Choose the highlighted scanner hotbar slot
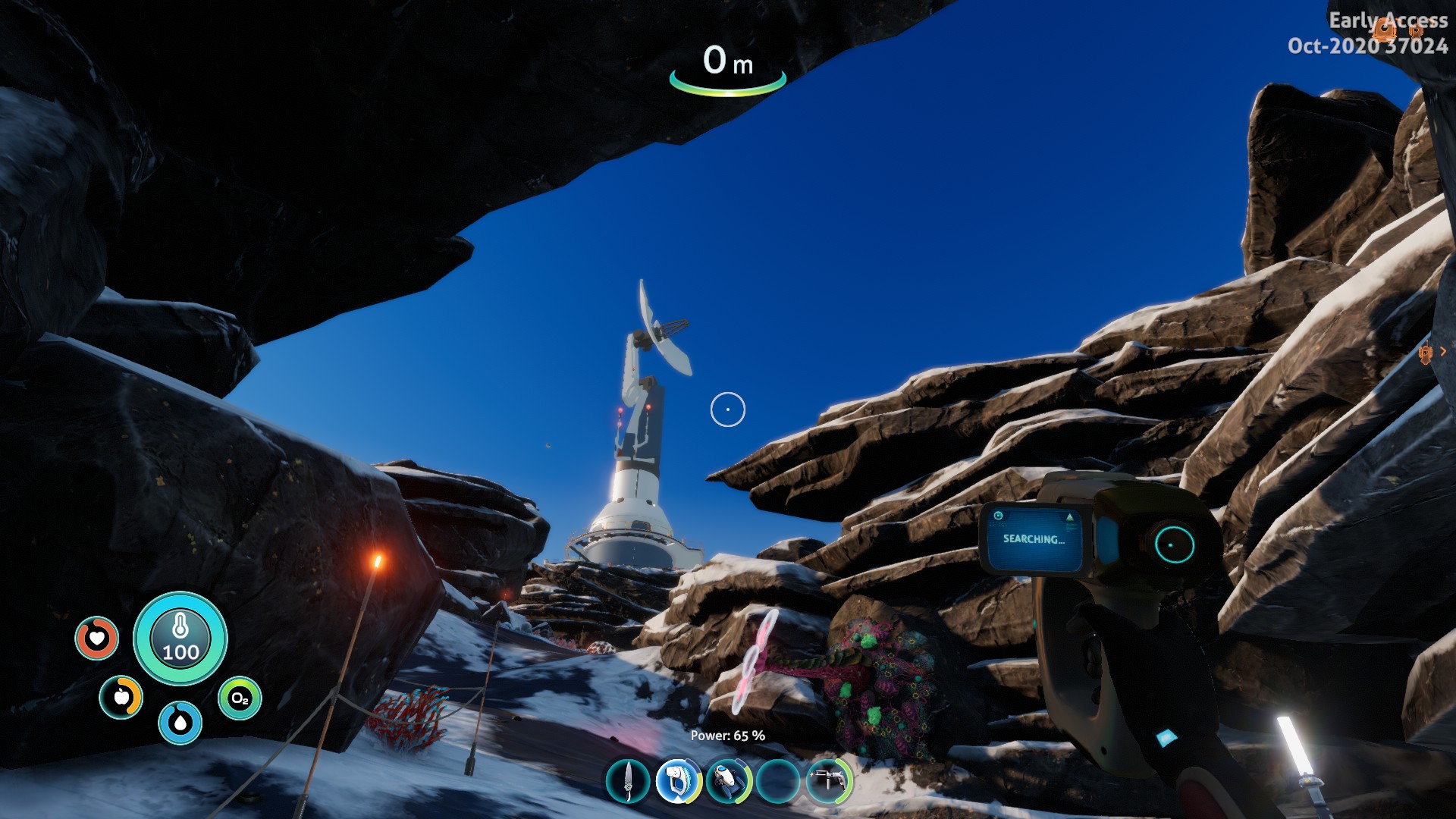Screen dimensions: 1456x819 678,780
